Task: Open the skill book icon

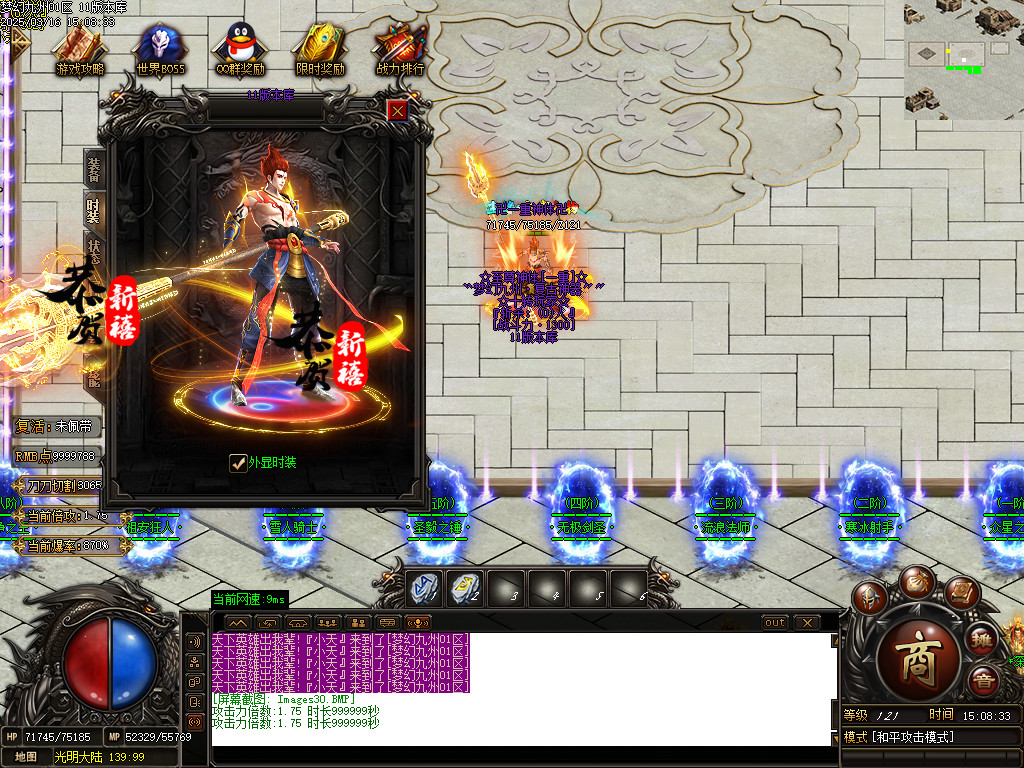Action: (960, 593)
